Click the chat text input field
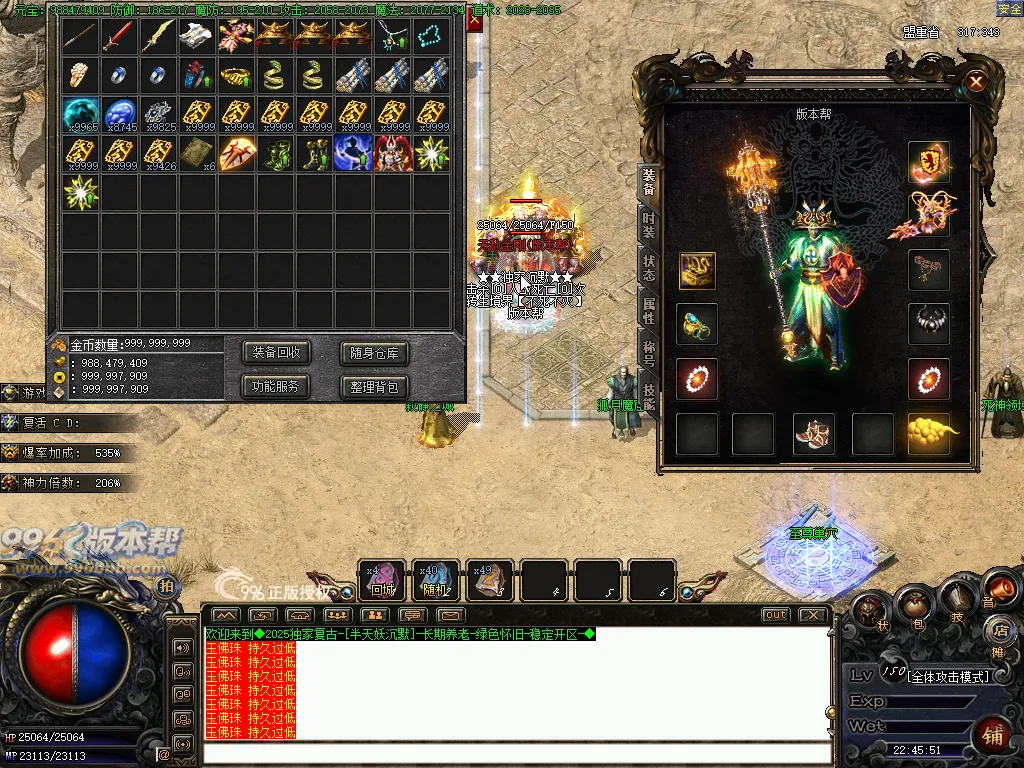The height and width of the screenshot is (768, 1024). pos(515,753)
